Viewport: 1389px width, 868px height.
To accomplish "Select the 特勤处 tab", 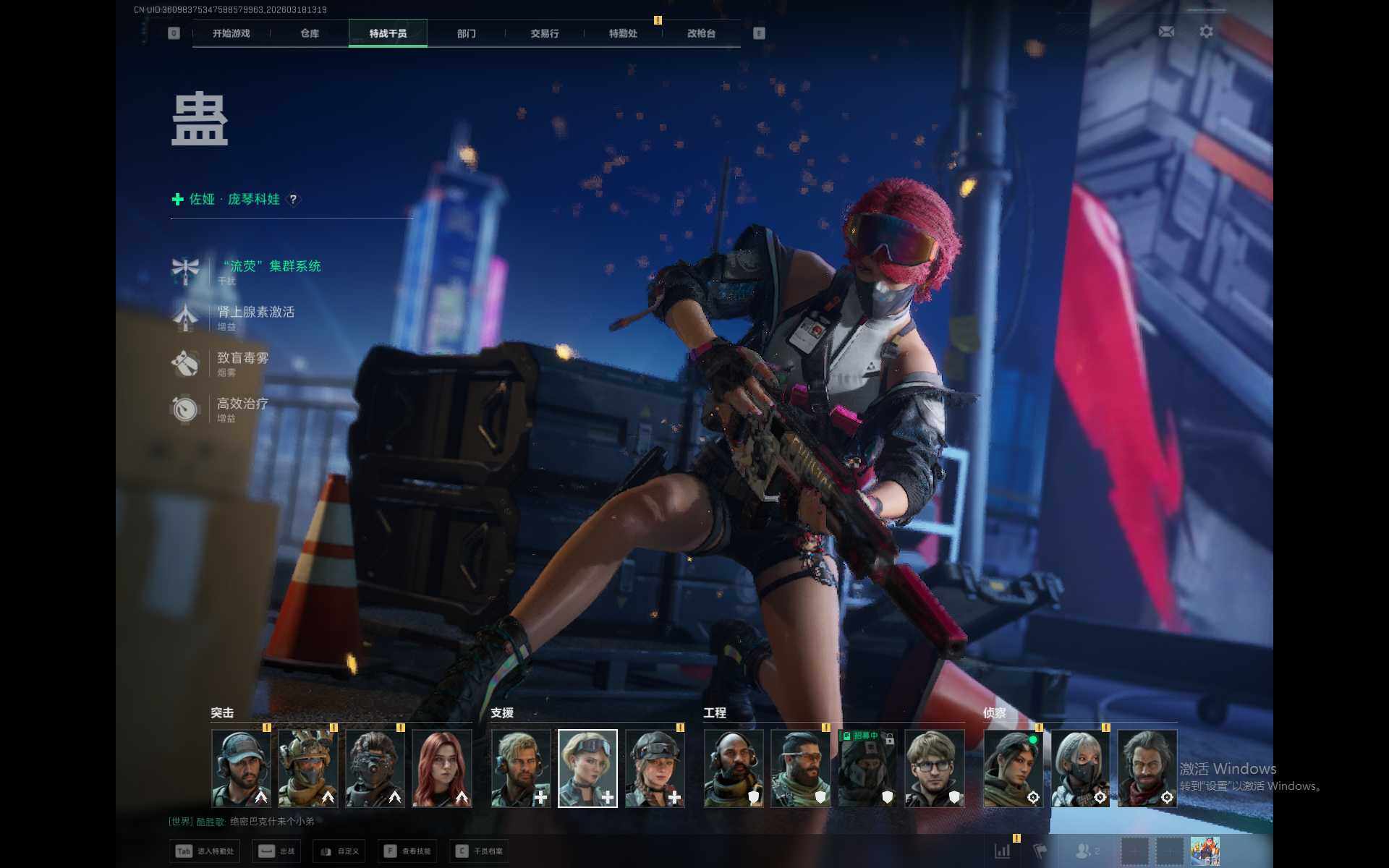I will [x=623, y=33].
